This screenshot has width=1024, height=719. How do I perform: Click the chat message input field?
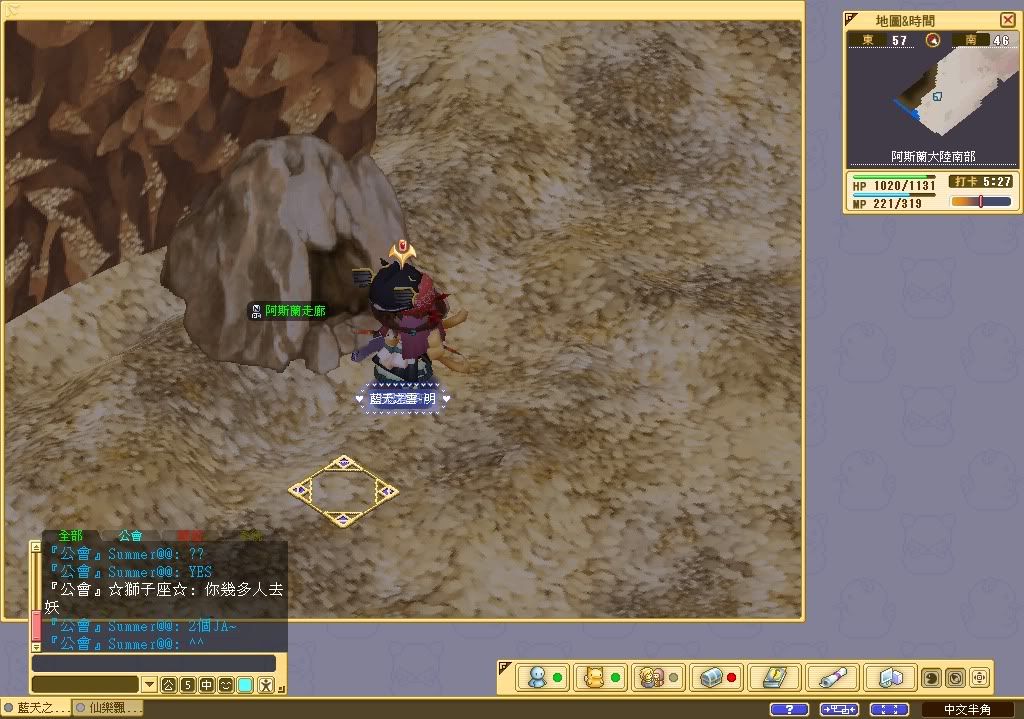153,663
